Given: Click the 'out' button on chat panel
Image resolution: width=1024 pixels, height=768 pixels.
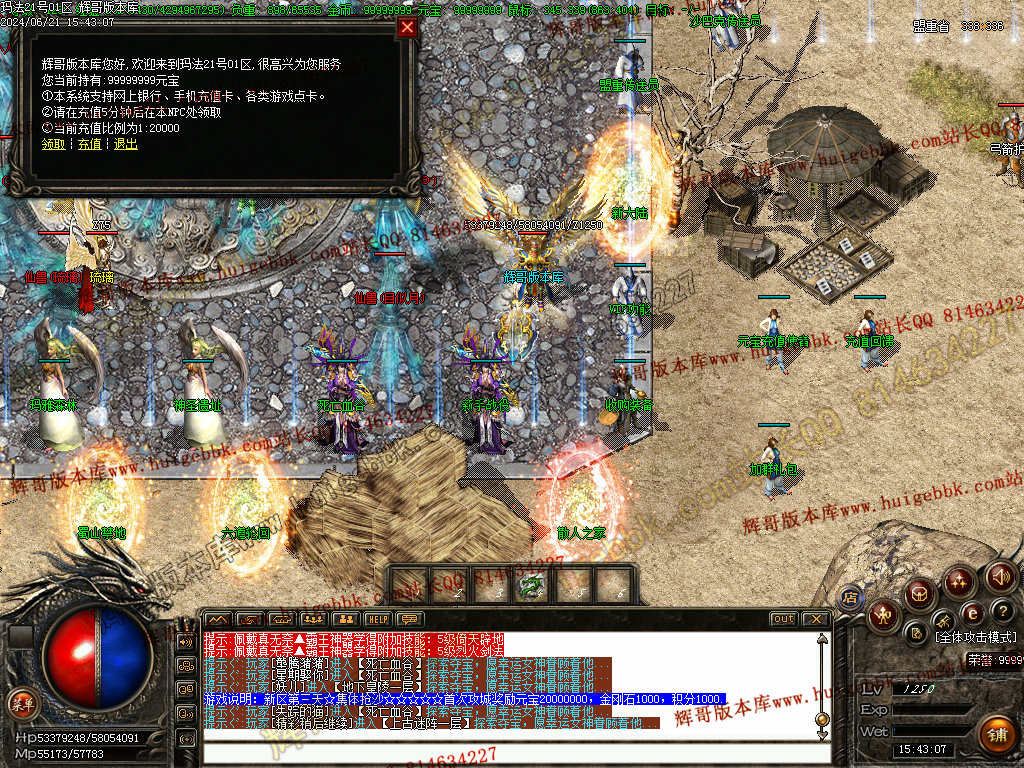Looking at the screenshot, I should [784, 619].
